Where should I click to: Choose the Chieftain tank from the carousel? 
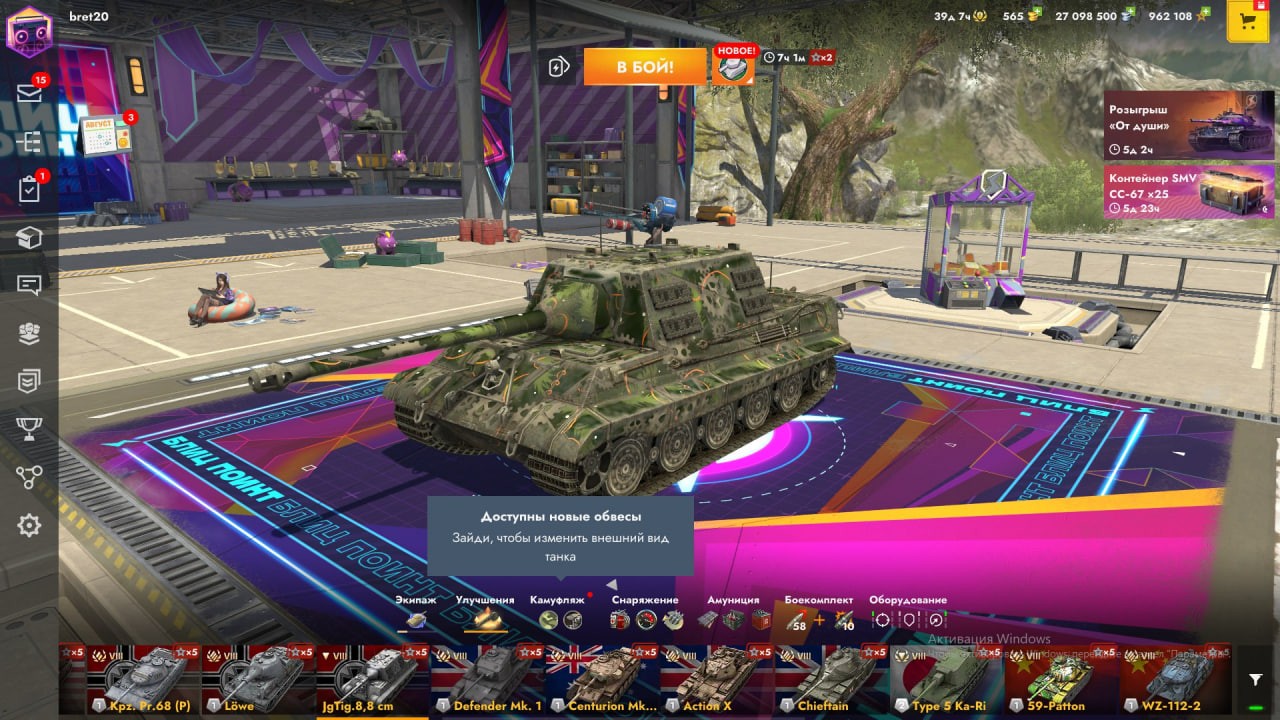pyautogui.click(x=831, y=680)
